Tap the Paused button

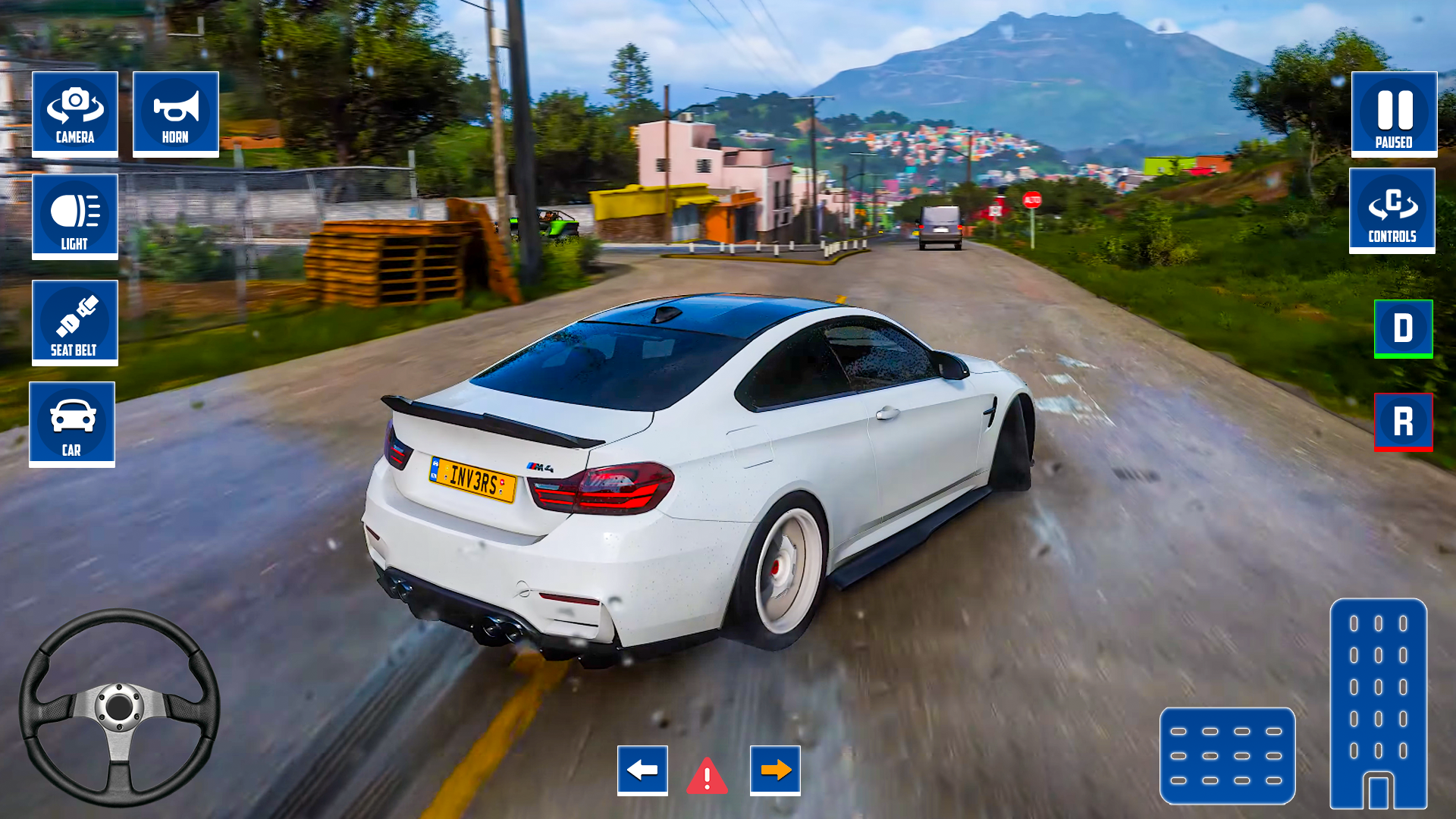point(1394,114)
